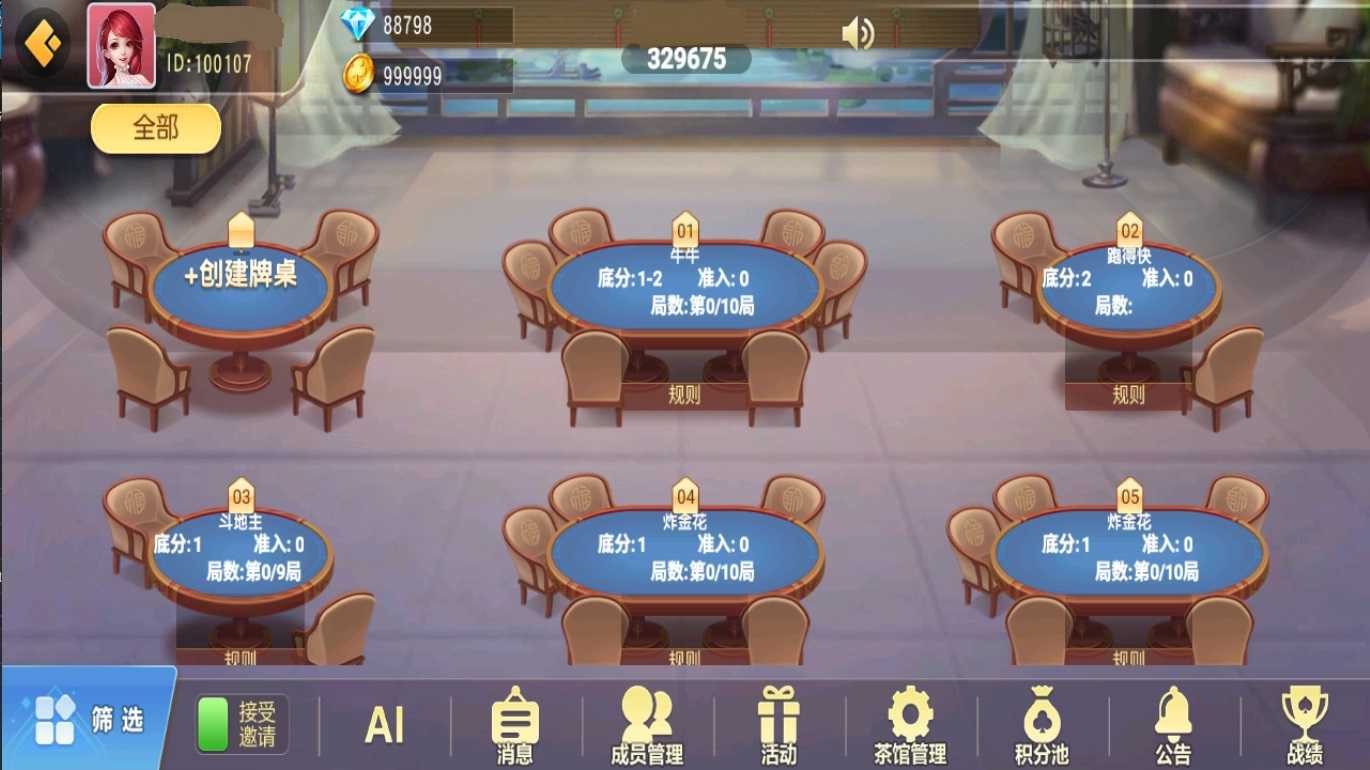Mute game sound with the speaker icon
The height and width of the screenshot is (770, 1370).
(856, 33)
